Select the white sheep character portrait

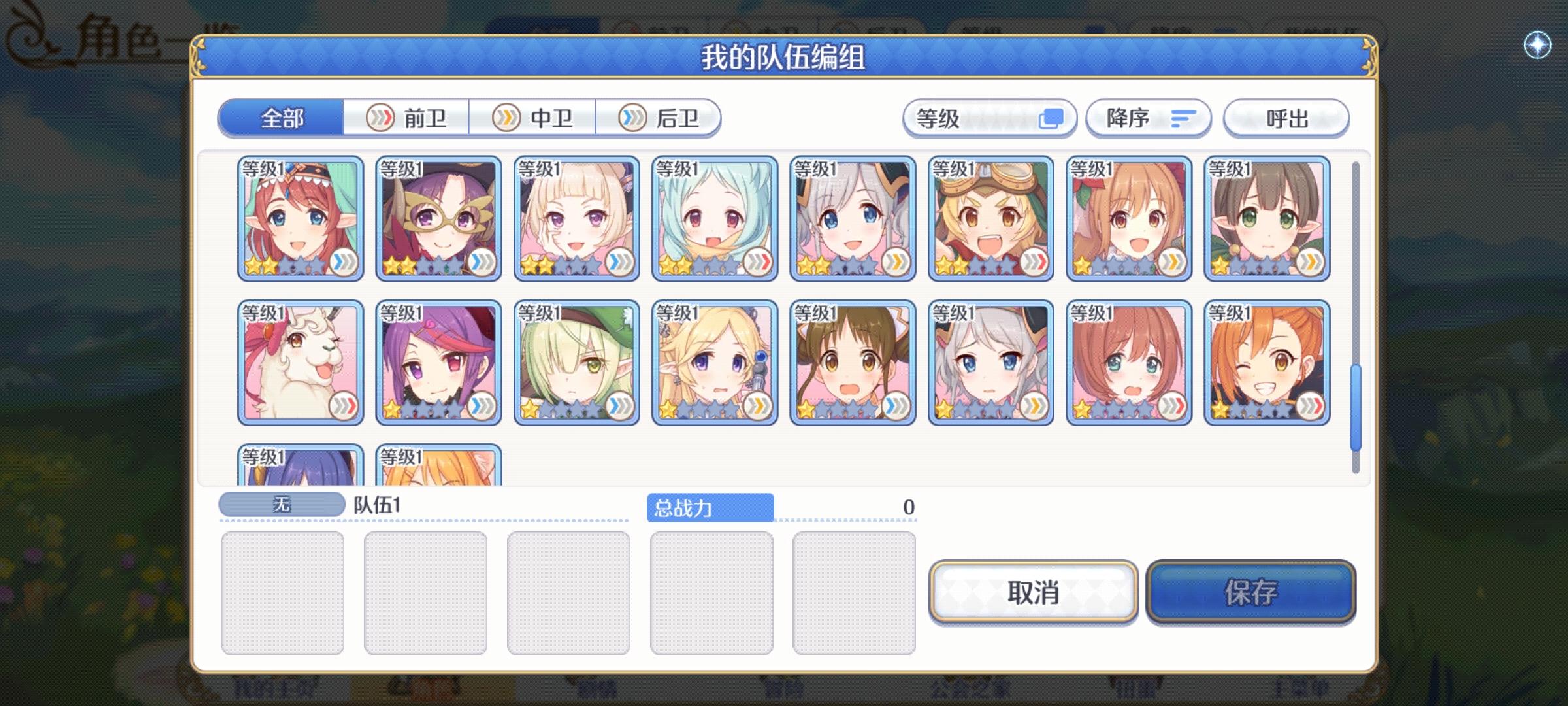[x=300, y=361]
